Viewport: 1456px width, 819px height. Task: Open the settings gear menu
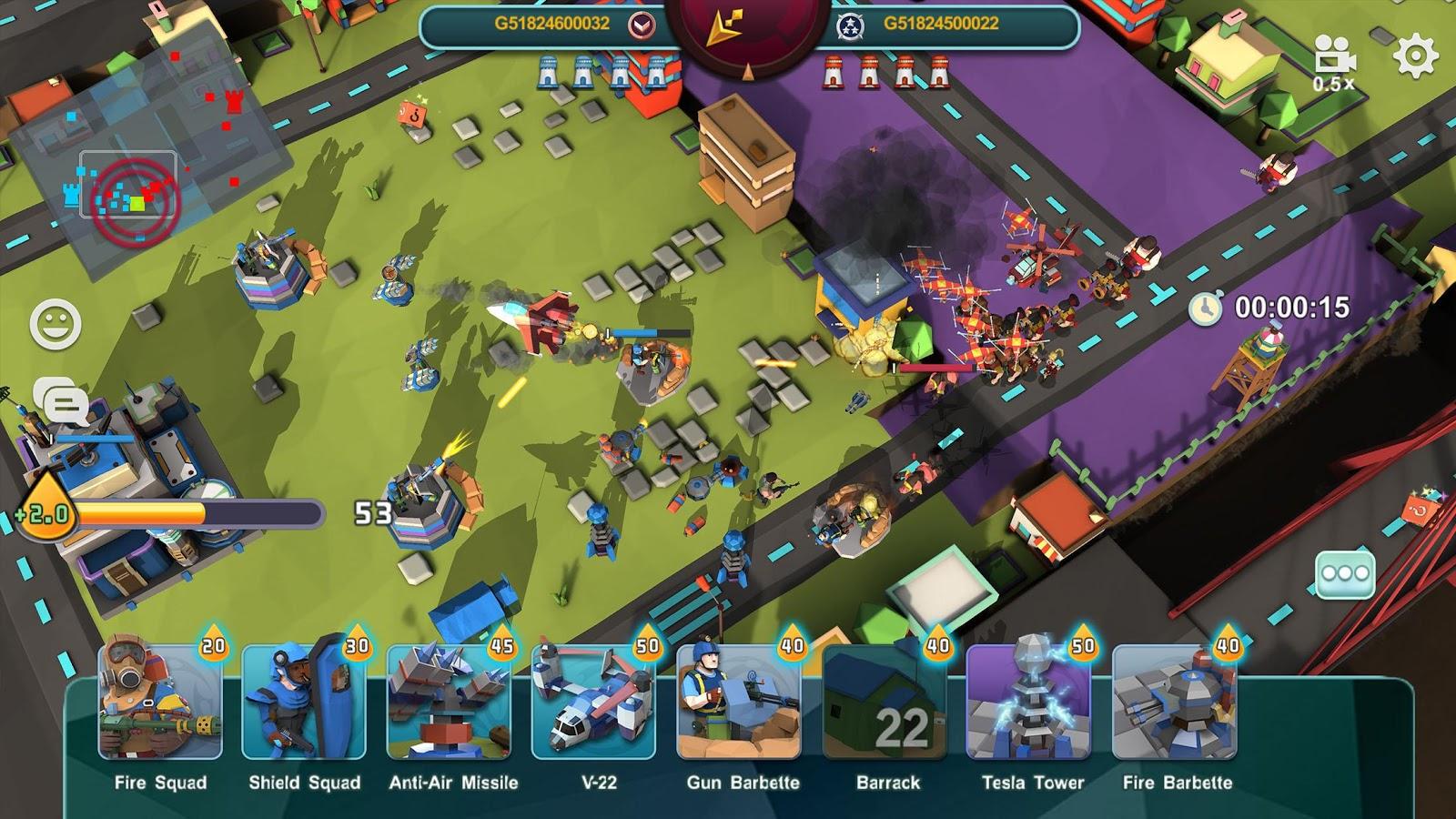coord(1415,56)
